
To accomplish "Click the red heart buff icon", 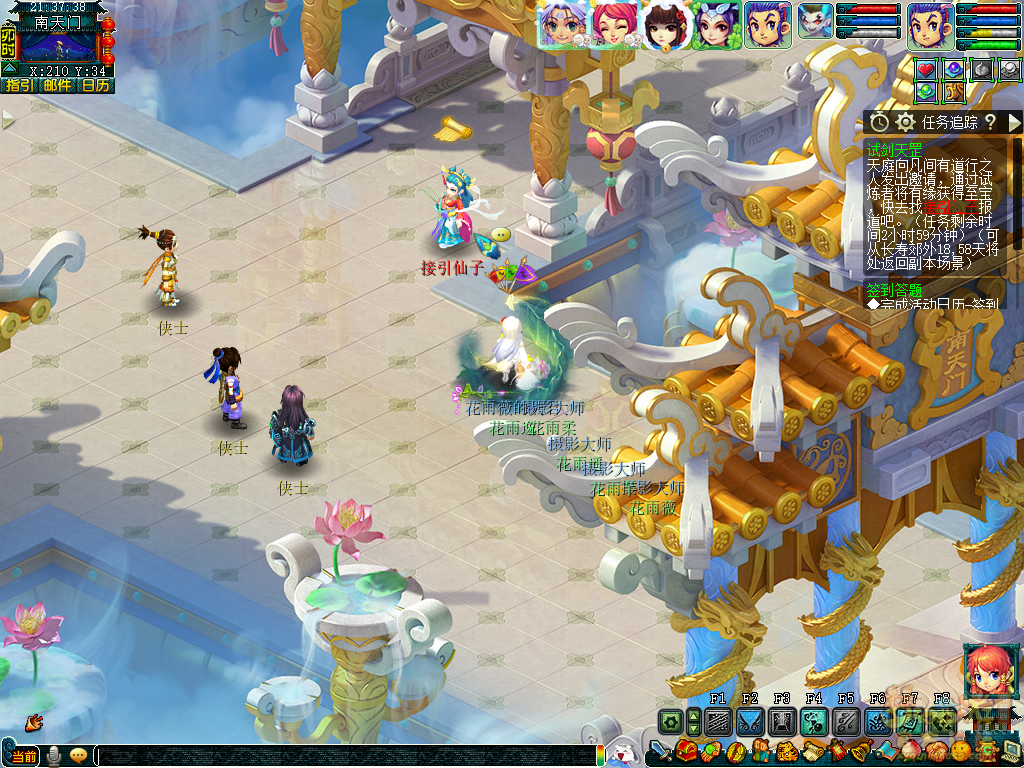I will (927, 69).
